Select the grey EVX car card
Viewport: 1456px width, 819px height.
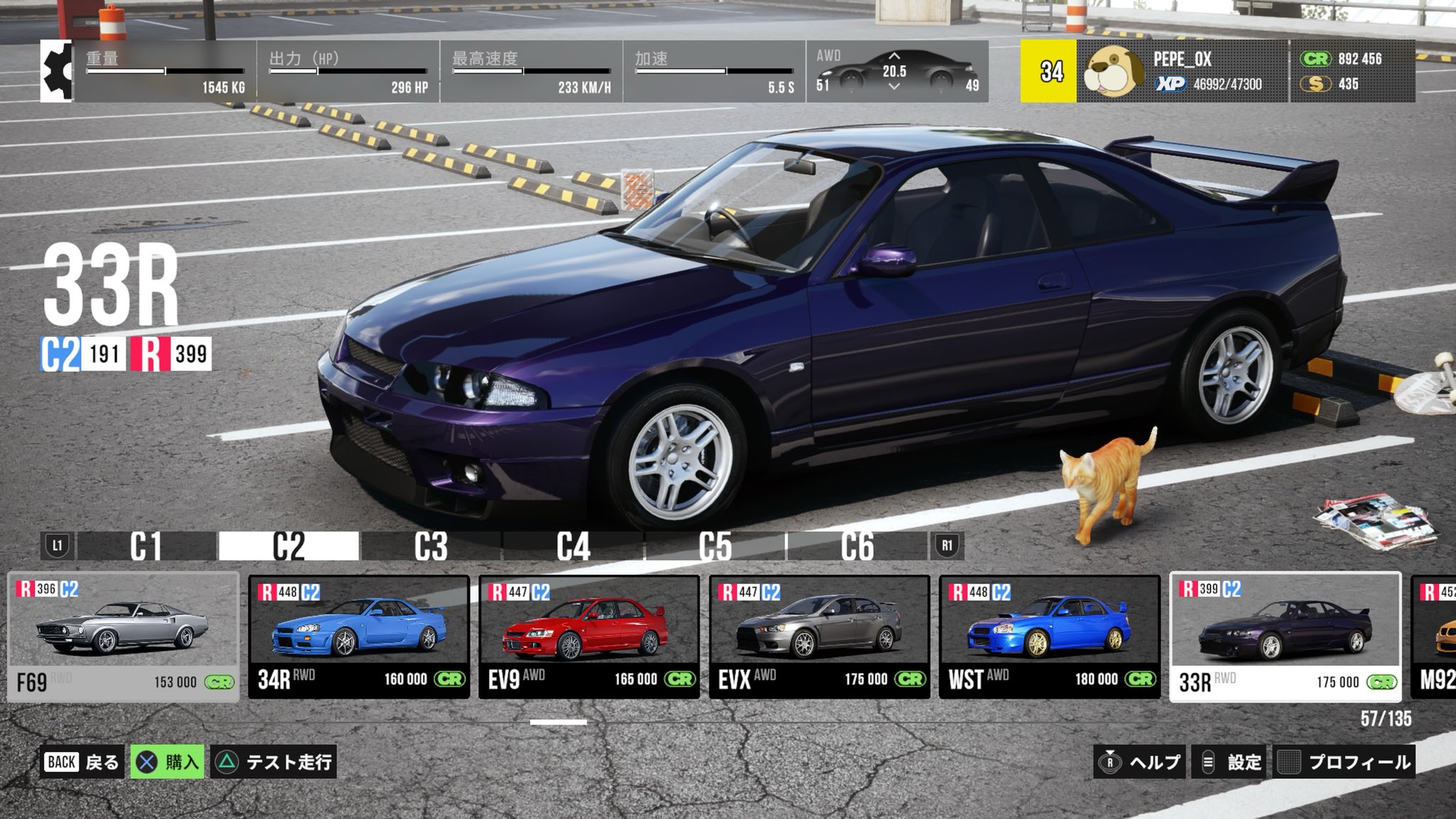pos(819,638)
